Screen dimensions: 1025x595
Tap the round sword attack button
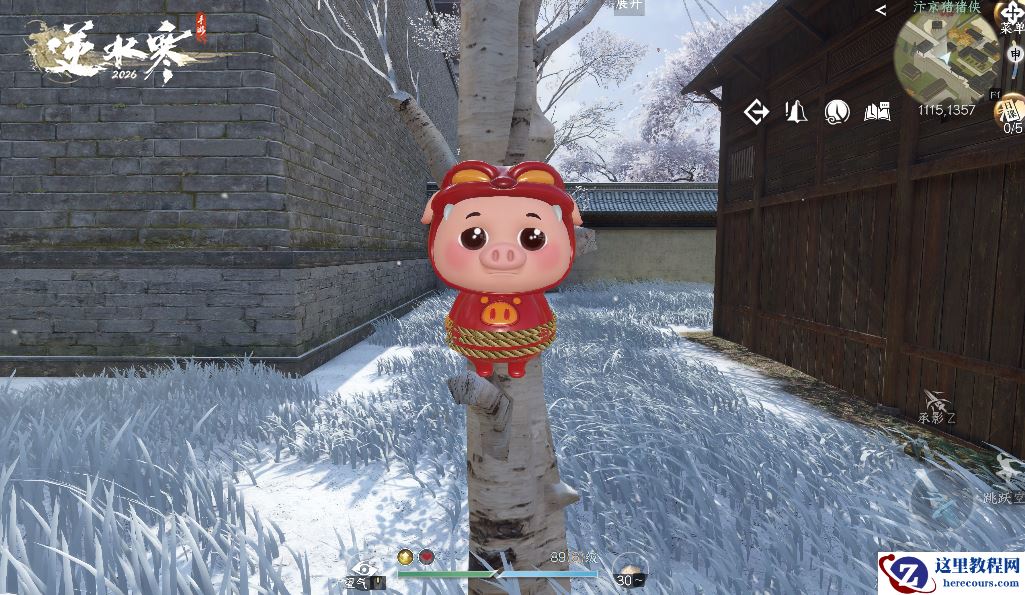pos(942,503)
